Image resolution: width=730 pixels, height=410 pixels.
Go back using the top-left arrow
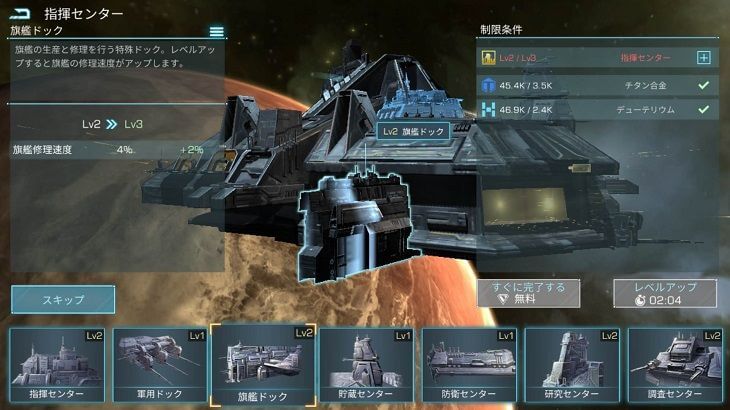pos(20,14)
